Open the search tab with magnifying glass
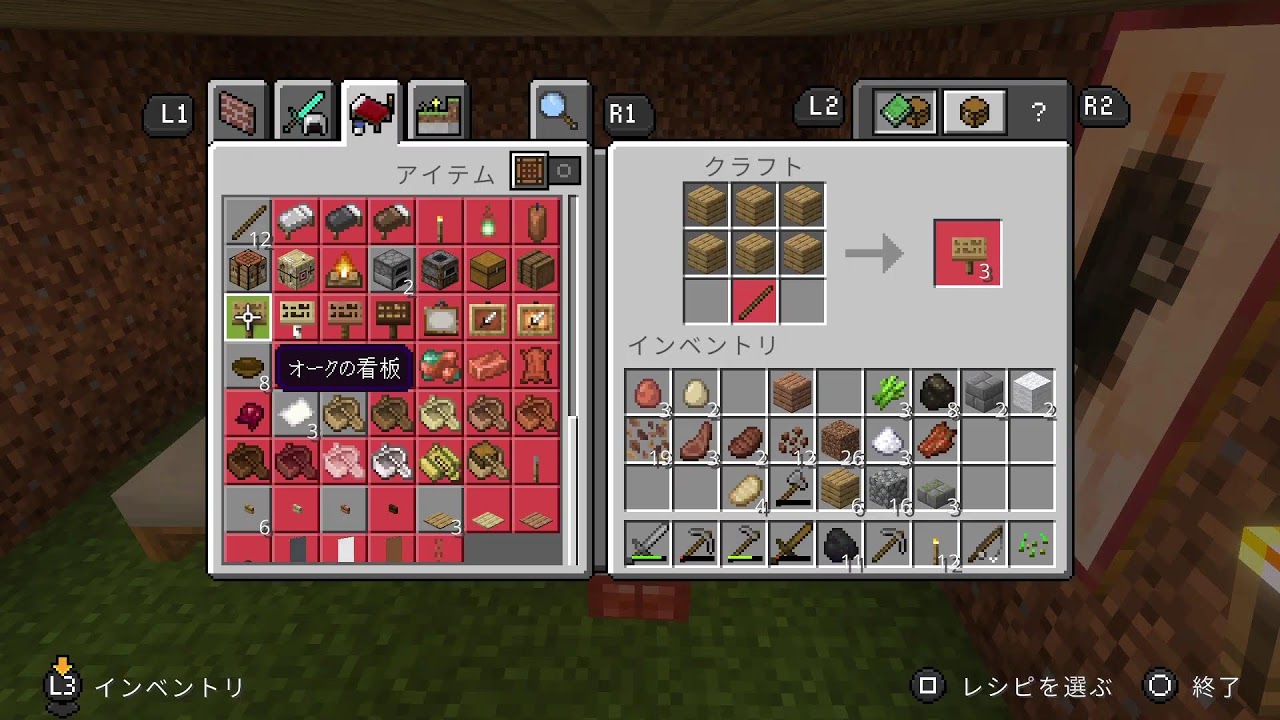The width and height of the screenshot is (1280, 720). tap(558, 110)
